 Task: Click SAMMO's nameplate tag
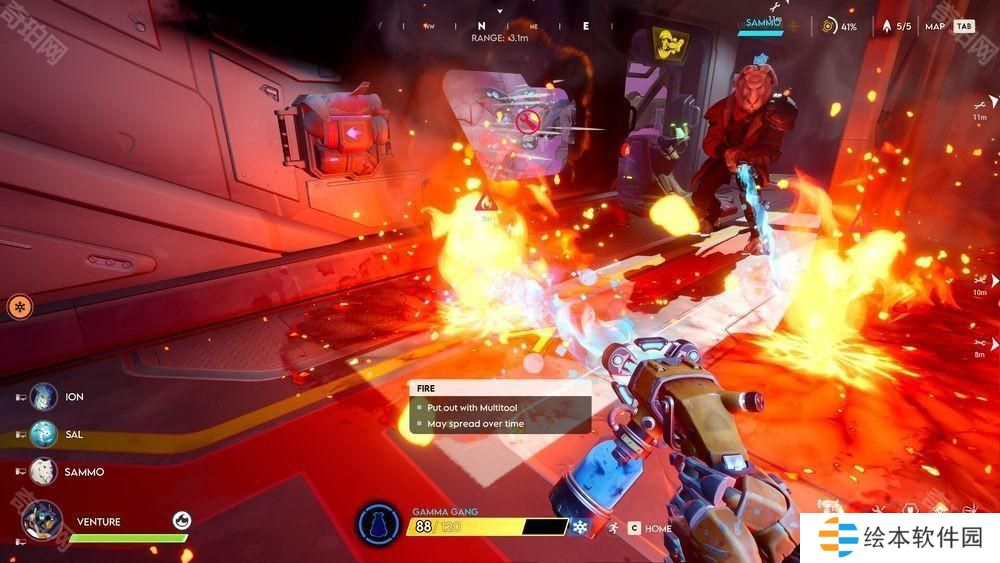click(762, 21)
